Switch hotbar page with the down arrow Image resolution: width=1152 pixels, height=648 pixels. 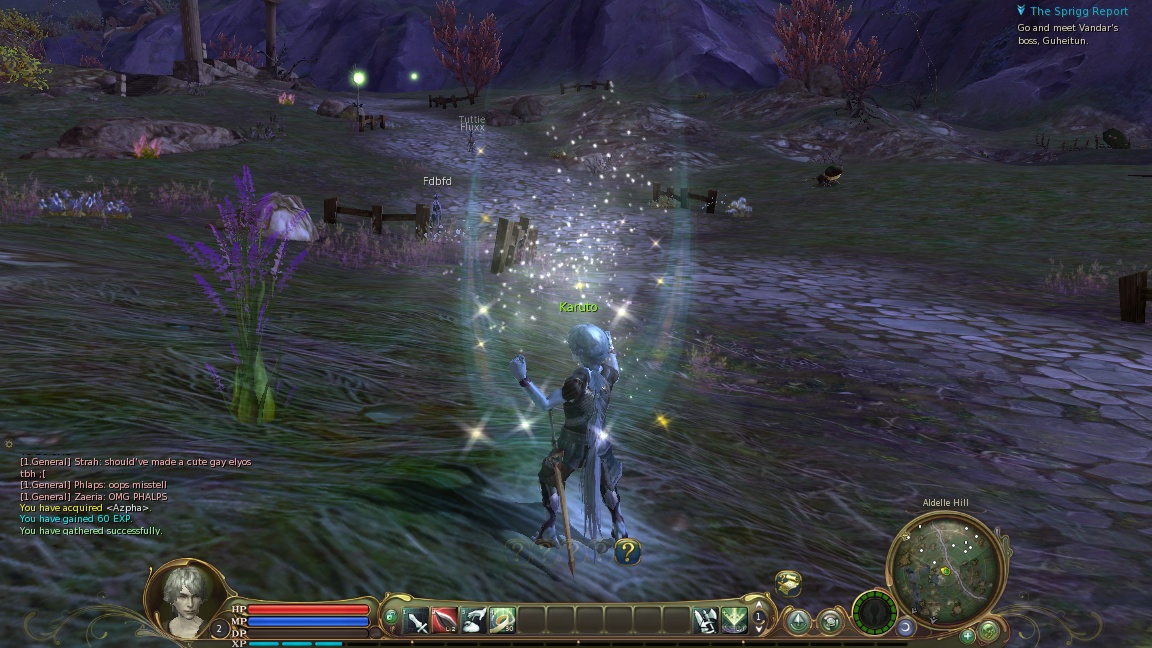(759, 630)
